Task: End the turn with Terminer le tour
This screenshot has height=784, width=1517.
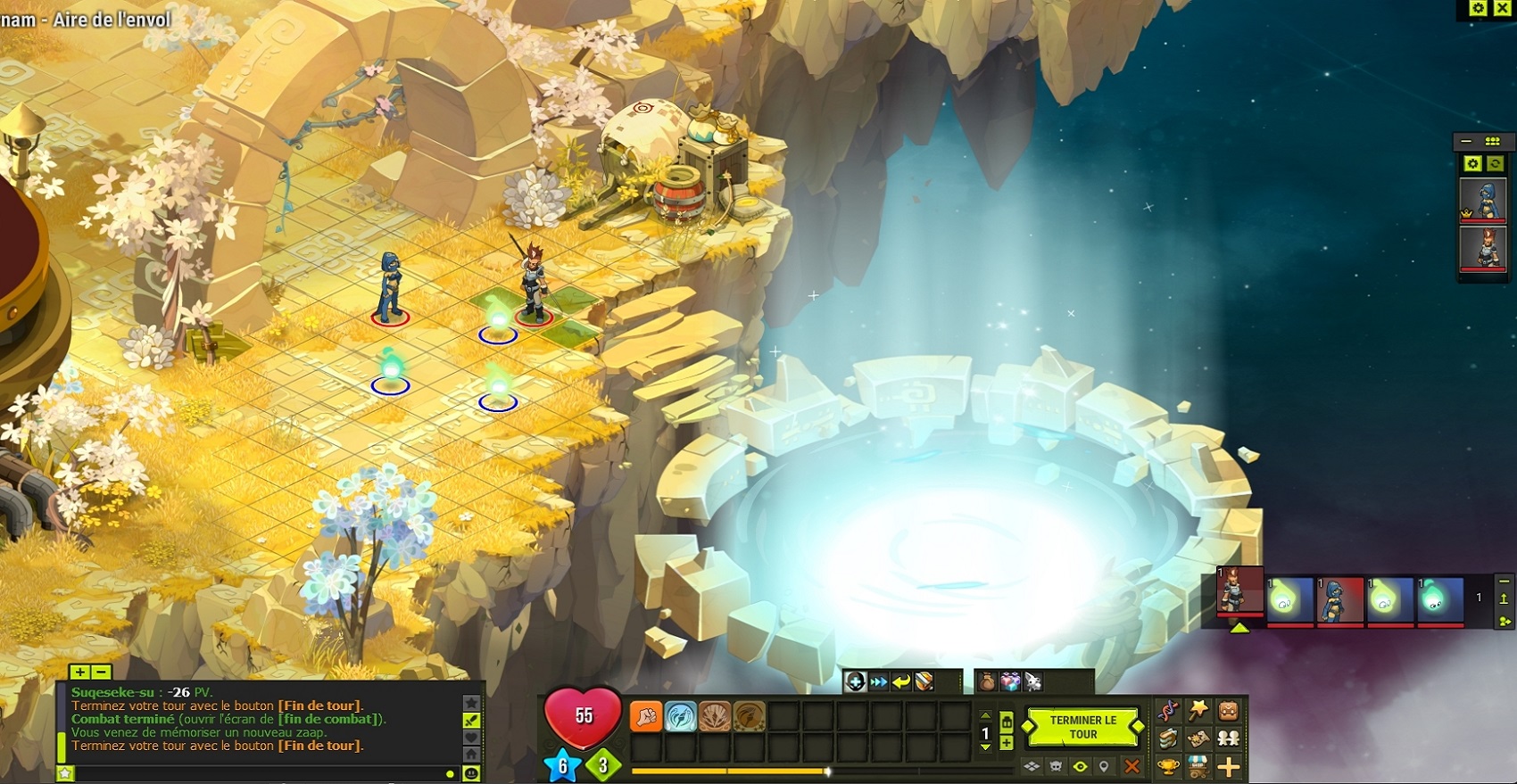Action: (1082, 727)
